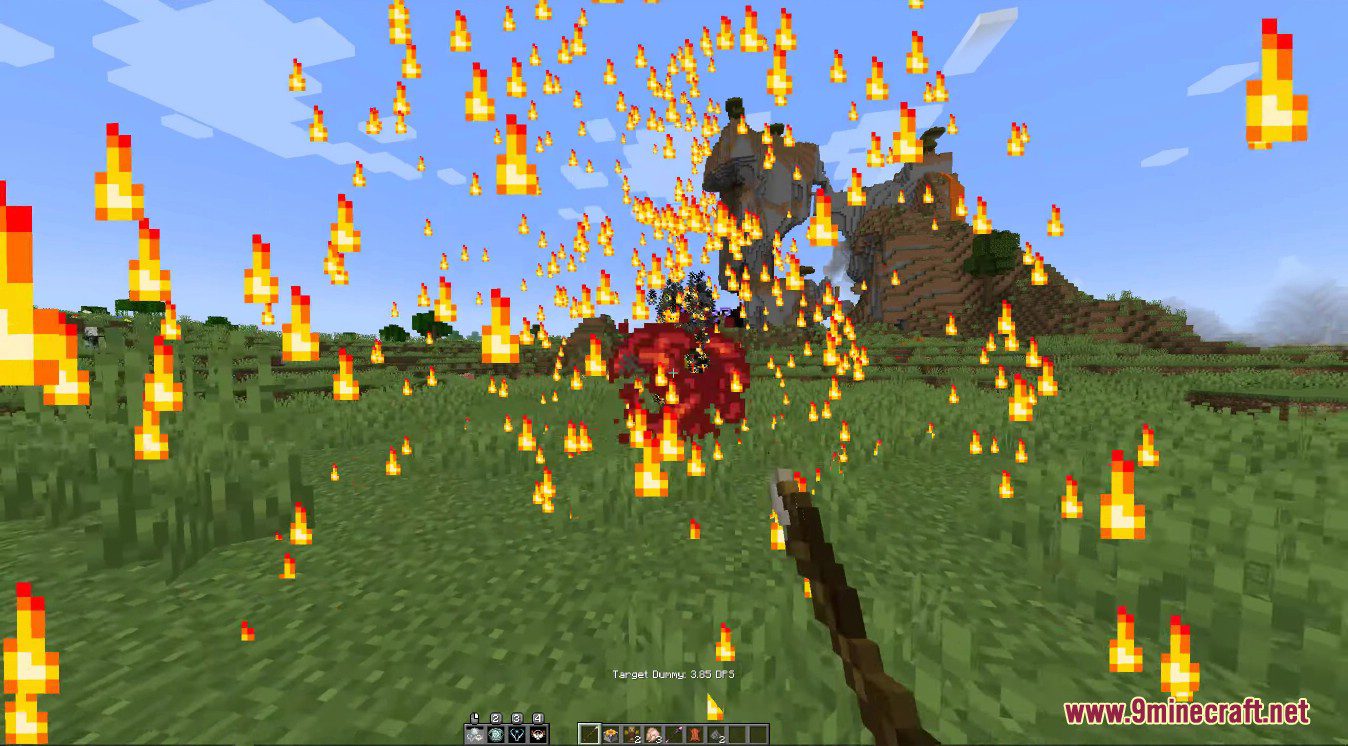Viewport: 1348px width, 746px height.
Task: Select the red fiery item in the hotbar
Action: 696,734
